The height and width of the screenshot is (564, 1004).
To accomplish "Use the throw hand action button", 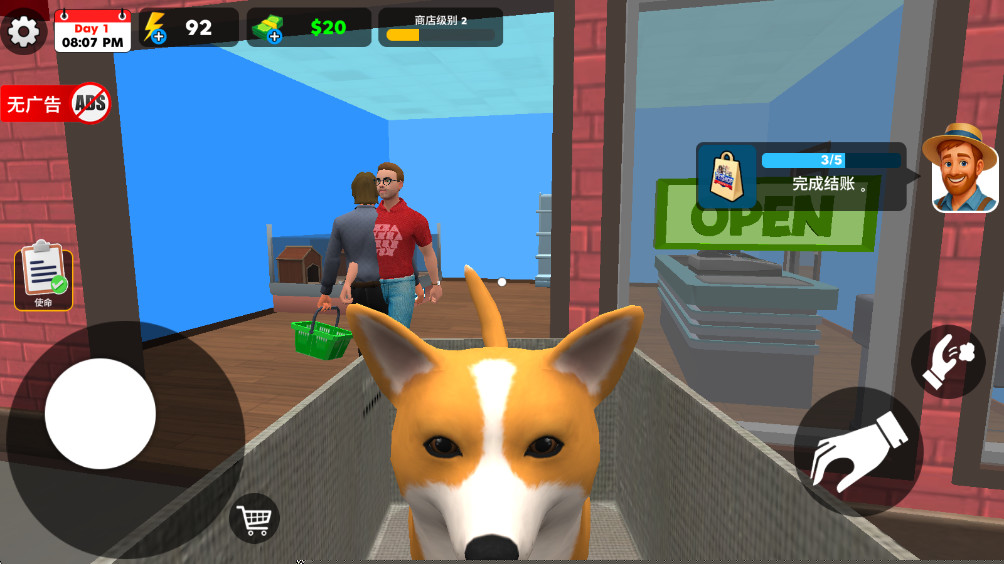I will pos(947,361).
